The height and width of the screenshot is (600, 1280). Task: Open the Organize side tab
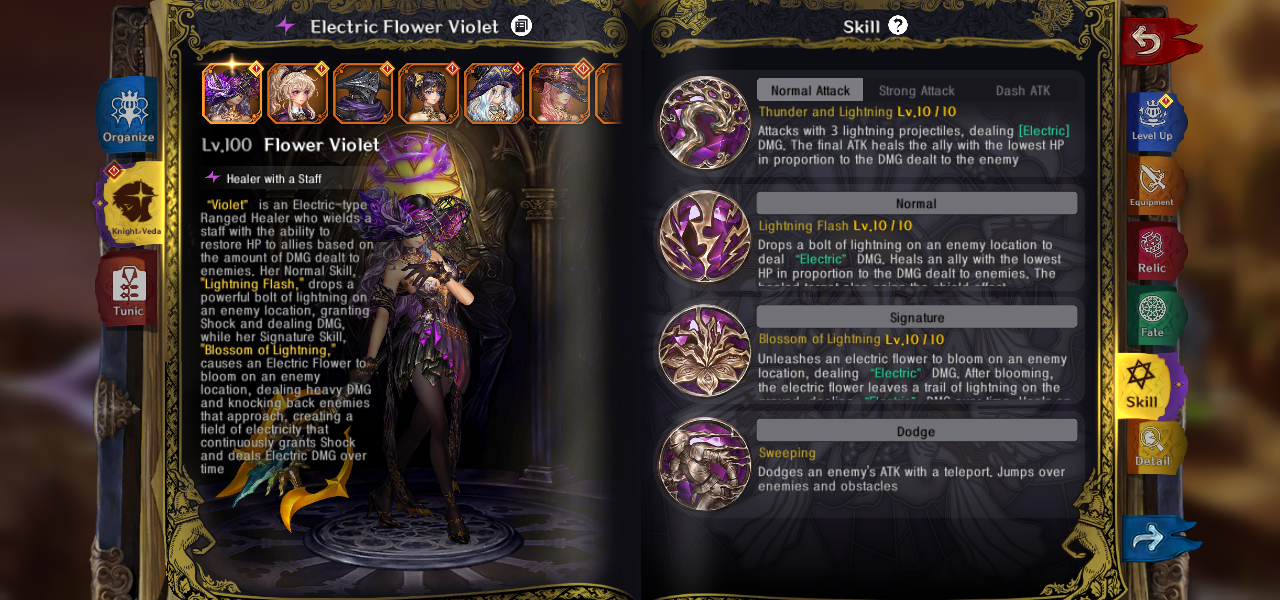tap(129, 115)
